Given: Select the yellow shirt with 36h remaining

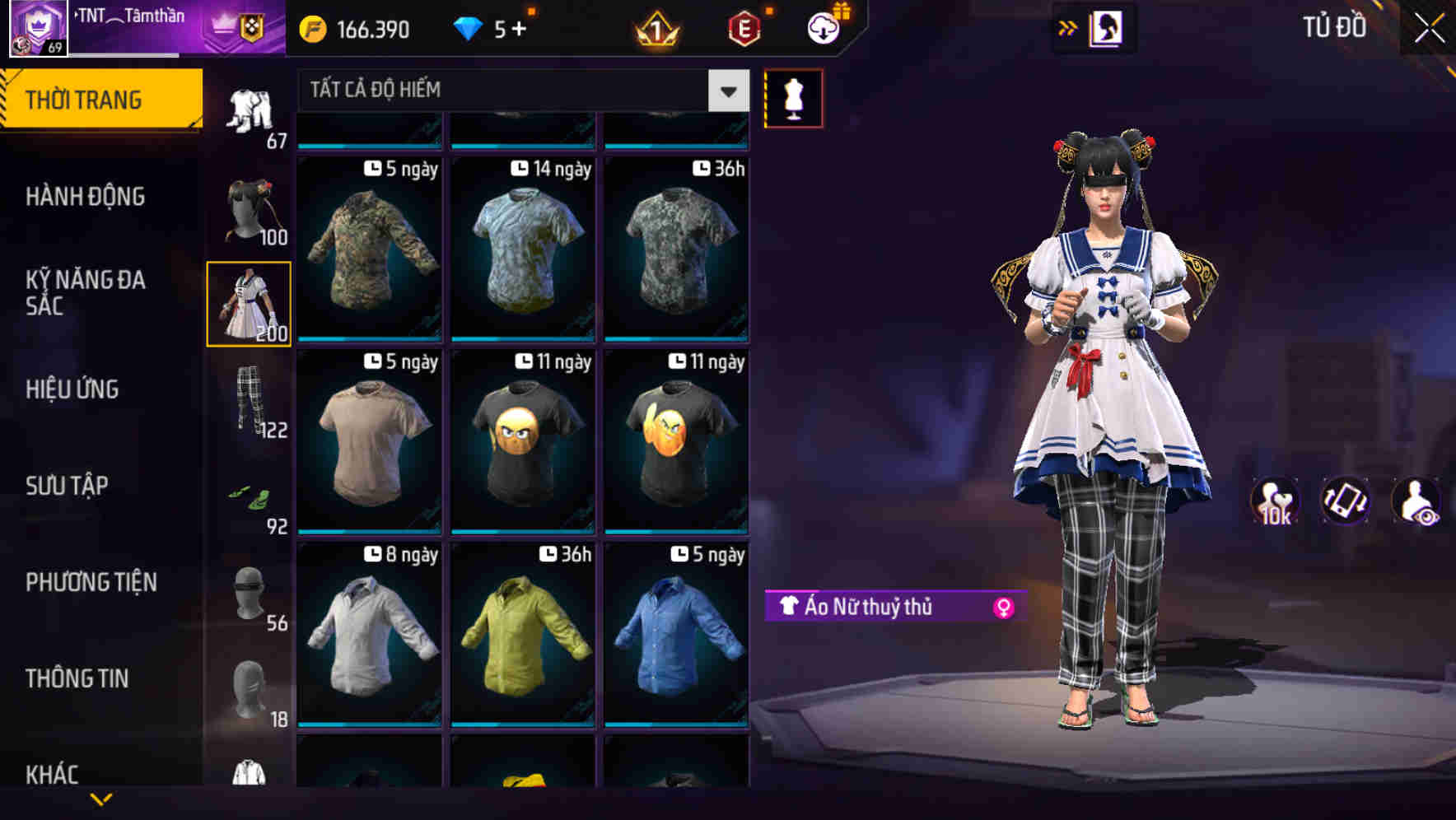Looking at the screenshot, I should coord(522,634).
